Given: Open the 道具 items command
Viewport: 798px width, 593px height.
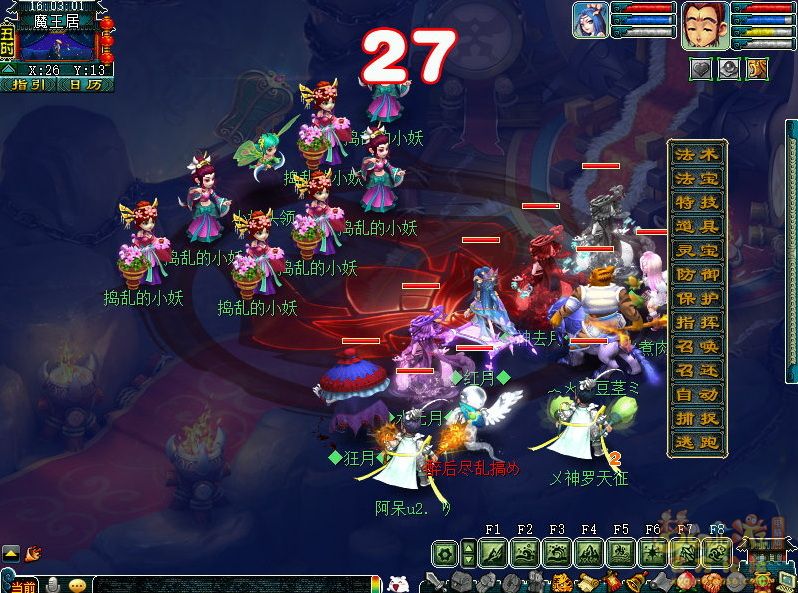Looking at the screenshot, I should pos(696,227).
